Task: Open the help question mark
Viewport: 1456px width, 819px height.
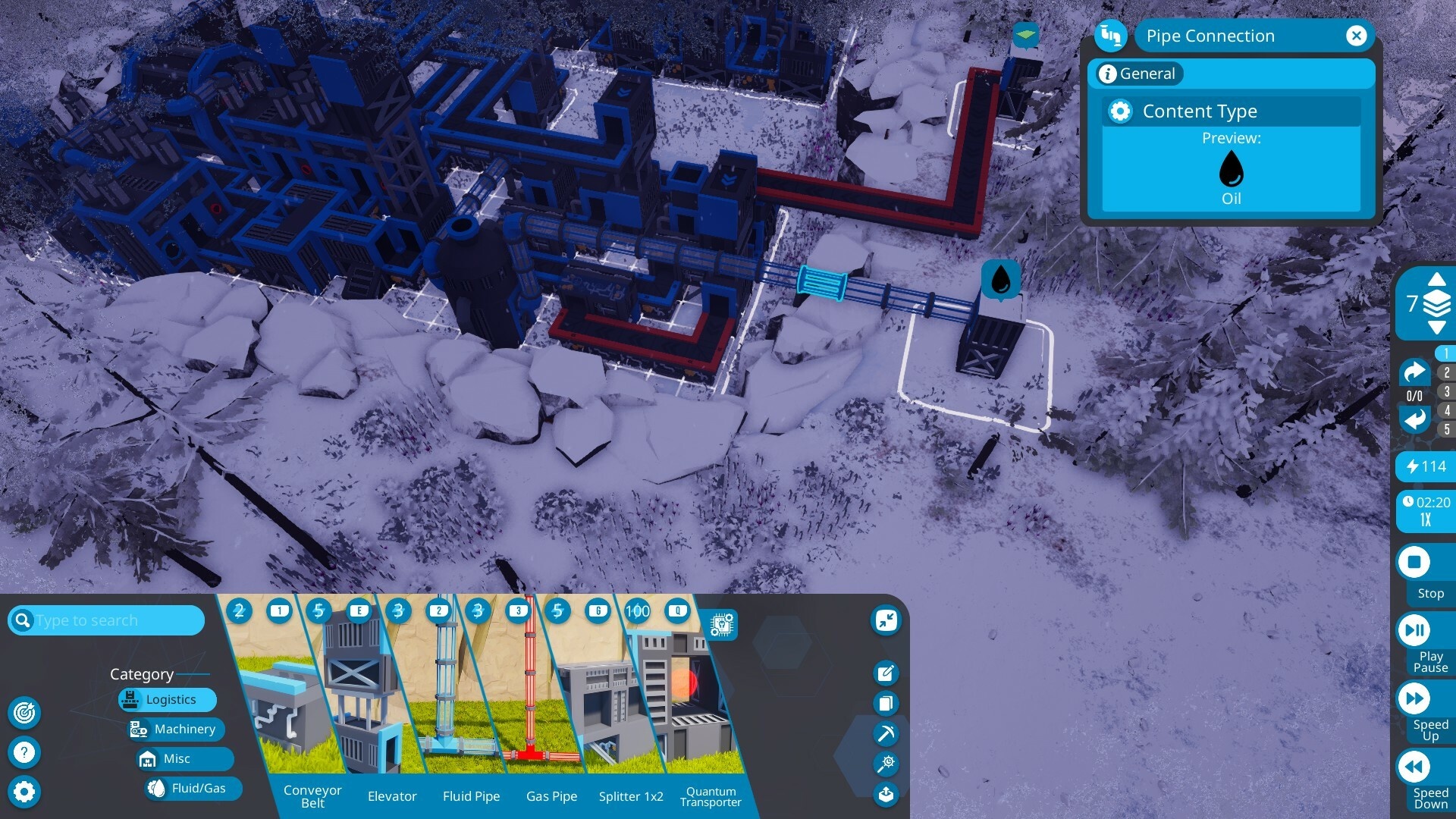Action: point(24,752)
